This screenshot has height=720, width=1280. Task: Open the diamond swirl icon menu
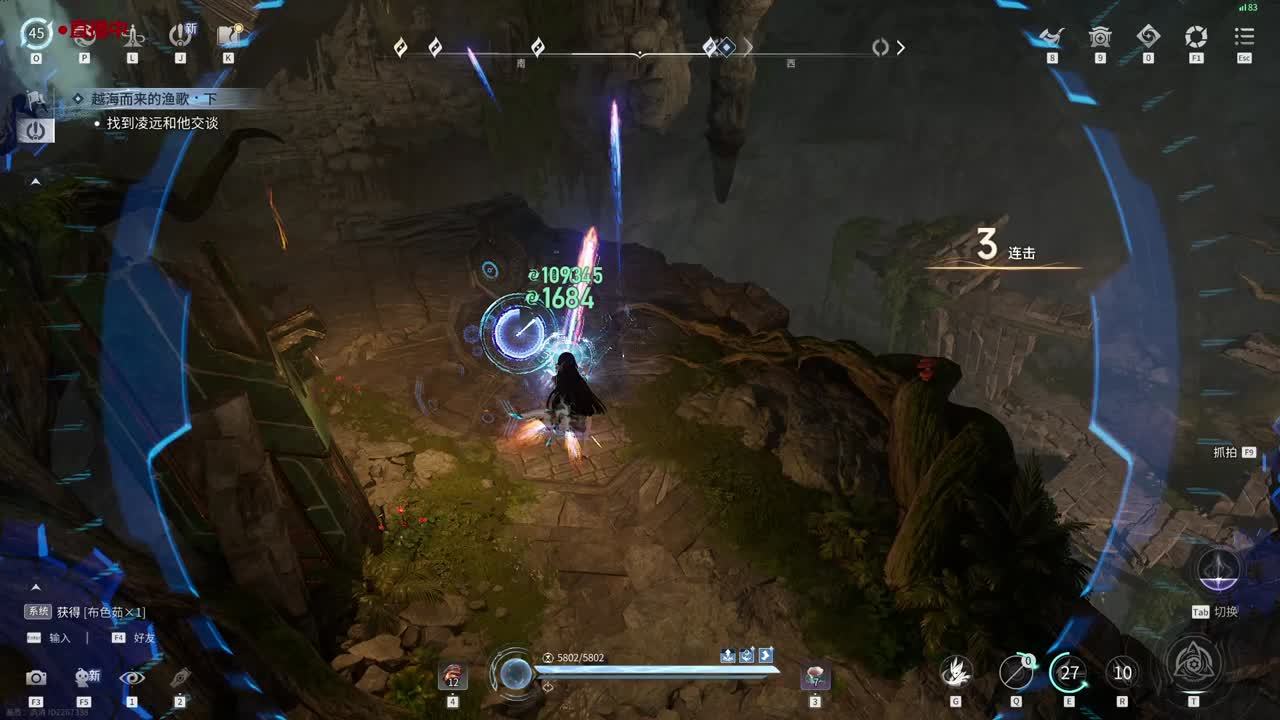pyautogui.click(x=1148, y=37)
